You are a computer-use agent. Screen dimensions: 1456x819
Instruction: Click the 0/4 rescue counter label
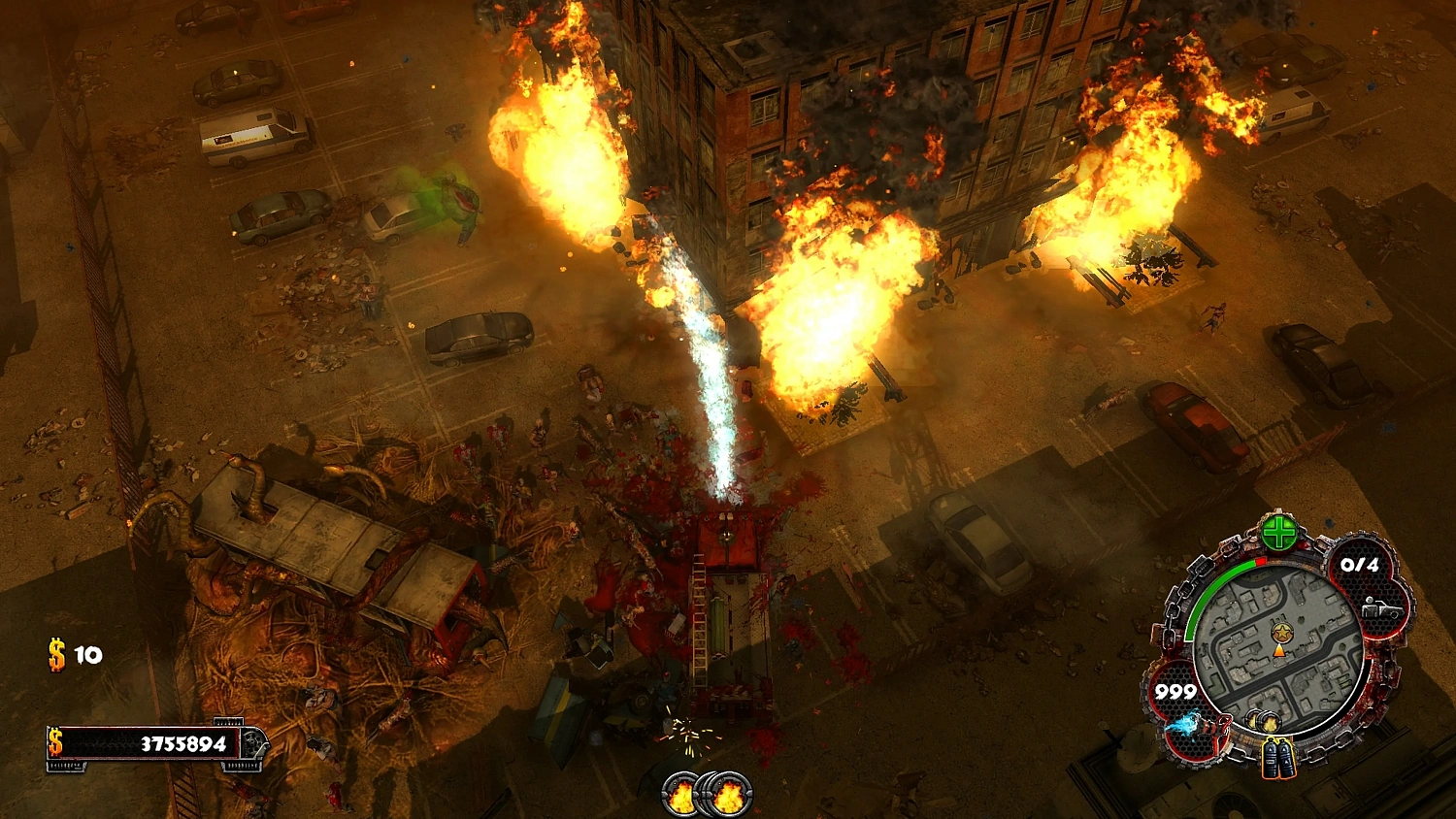[x=1360, y=564]
